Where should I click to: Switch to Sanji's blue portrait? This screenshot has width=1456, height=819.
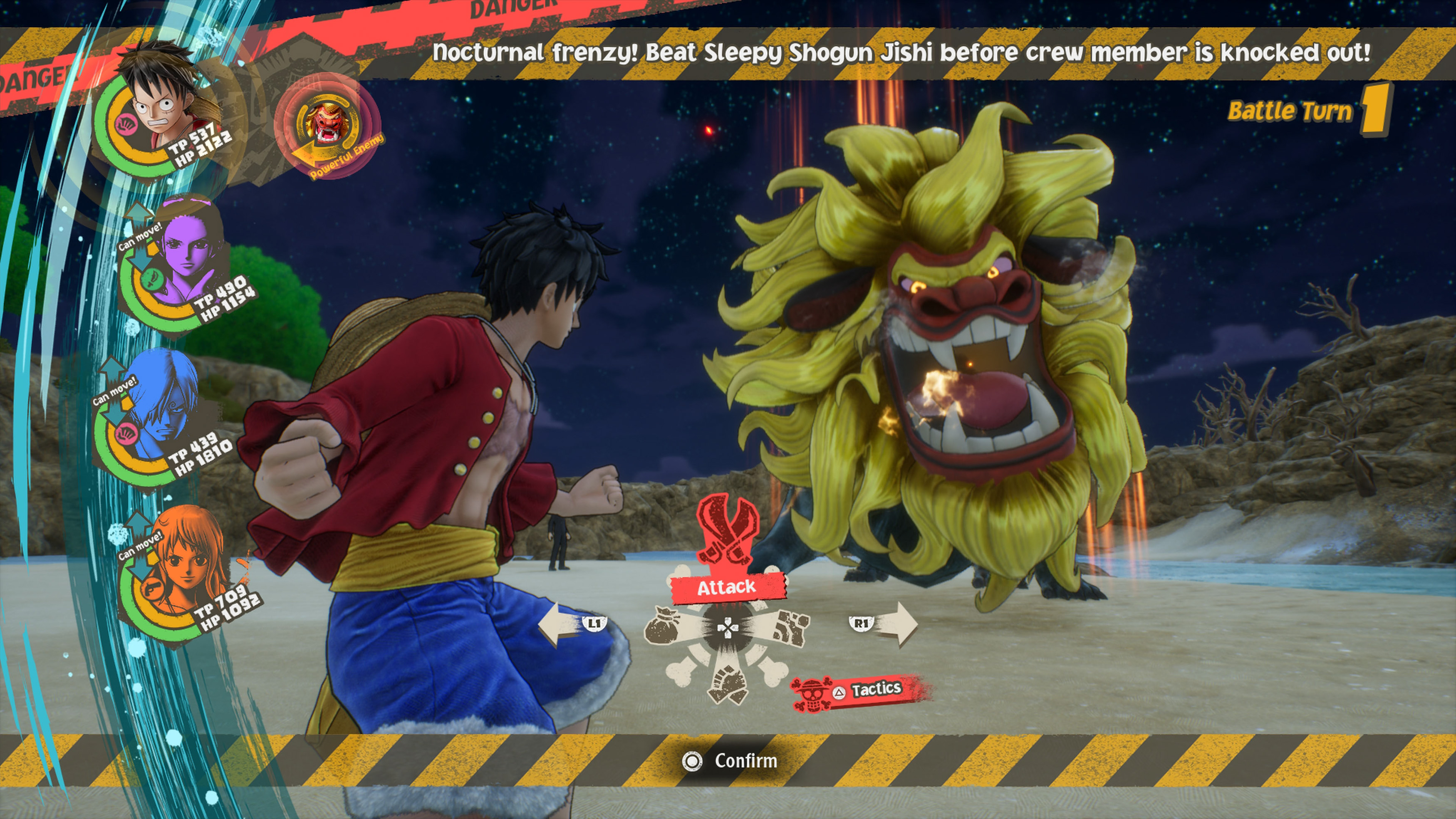click(164, 407)
